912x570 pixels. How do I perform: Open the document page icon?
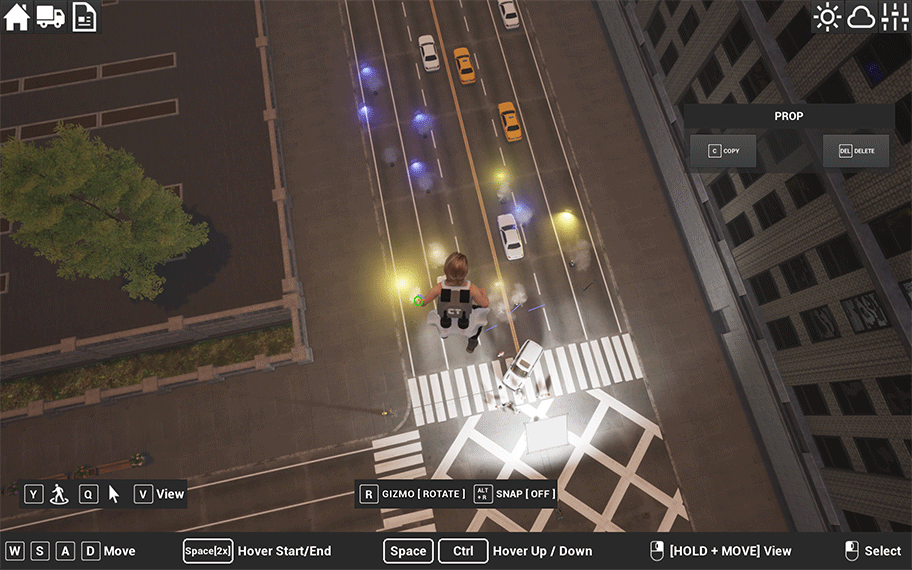coord(85,17)
